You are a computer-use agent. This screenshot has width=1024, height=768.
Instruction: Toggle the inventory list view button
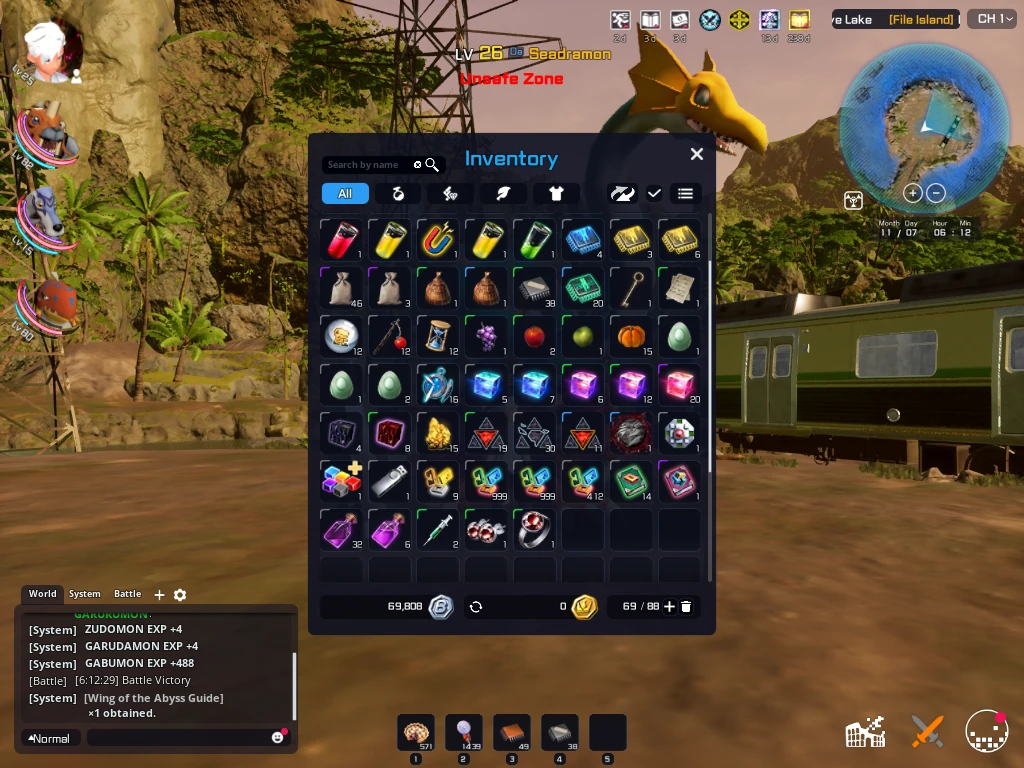(x=685, y=194)
